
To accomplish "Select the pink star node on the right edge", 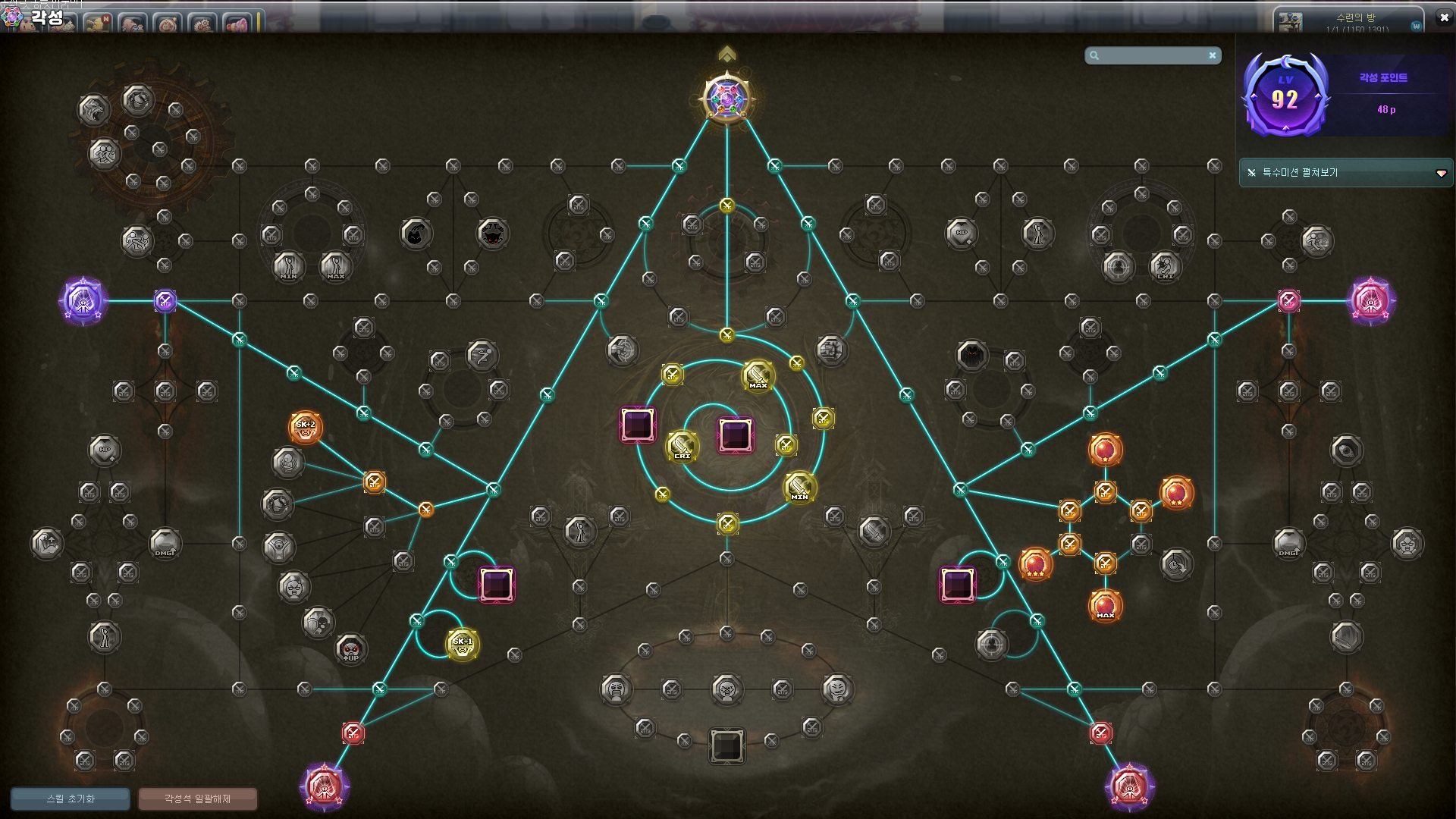I will coord(1370,301).
